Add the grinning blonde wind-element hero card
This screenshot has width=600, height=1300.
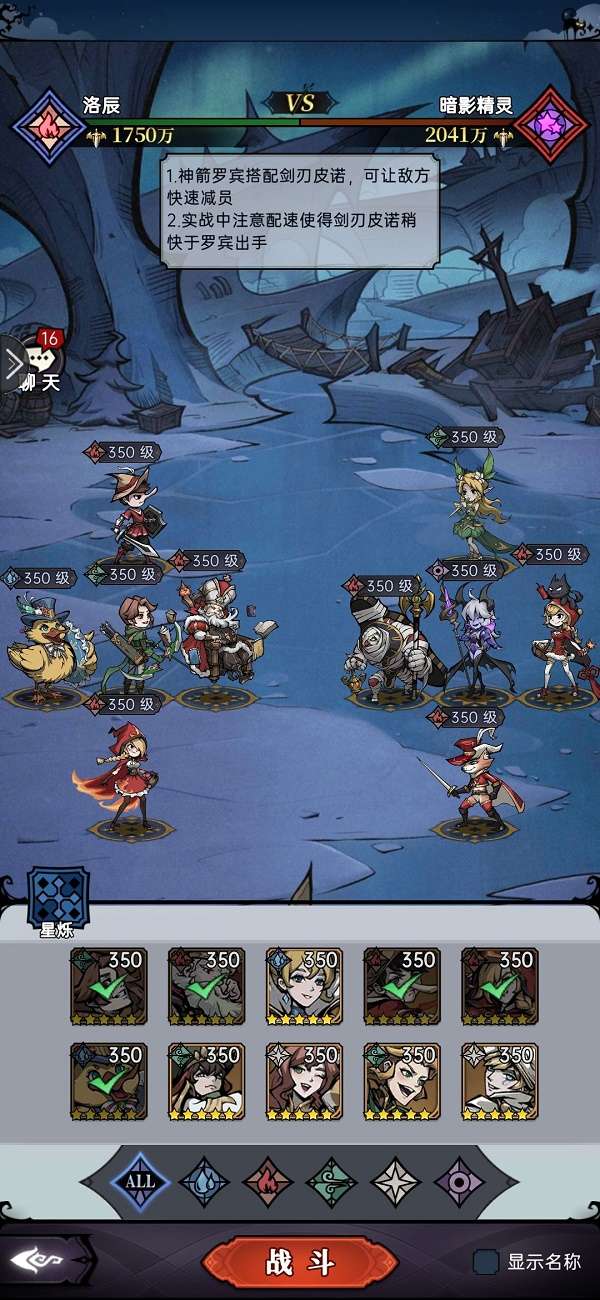[402, 1081]
